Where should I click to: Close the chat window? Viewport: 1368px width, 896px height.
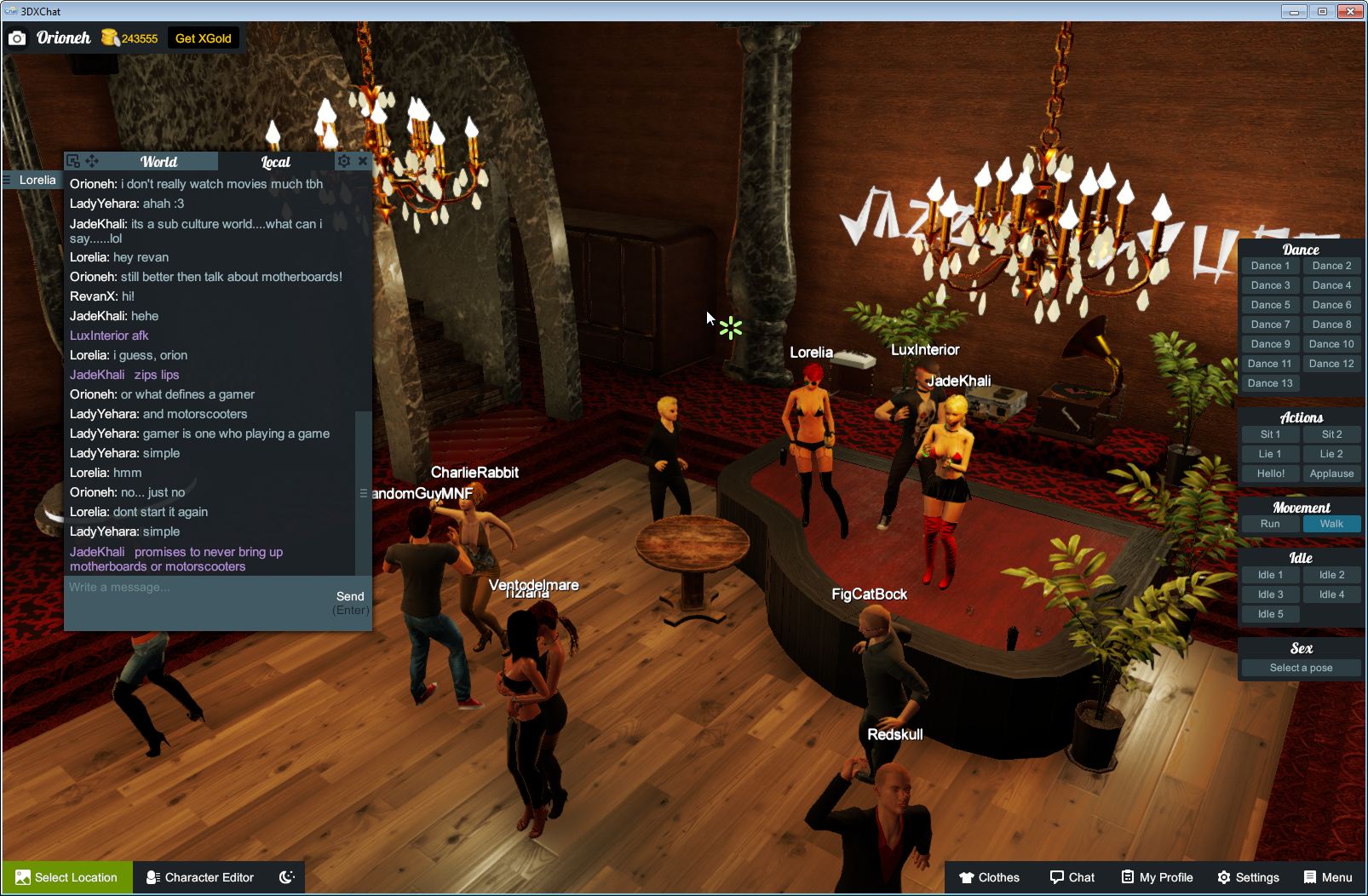click(364, 161)
